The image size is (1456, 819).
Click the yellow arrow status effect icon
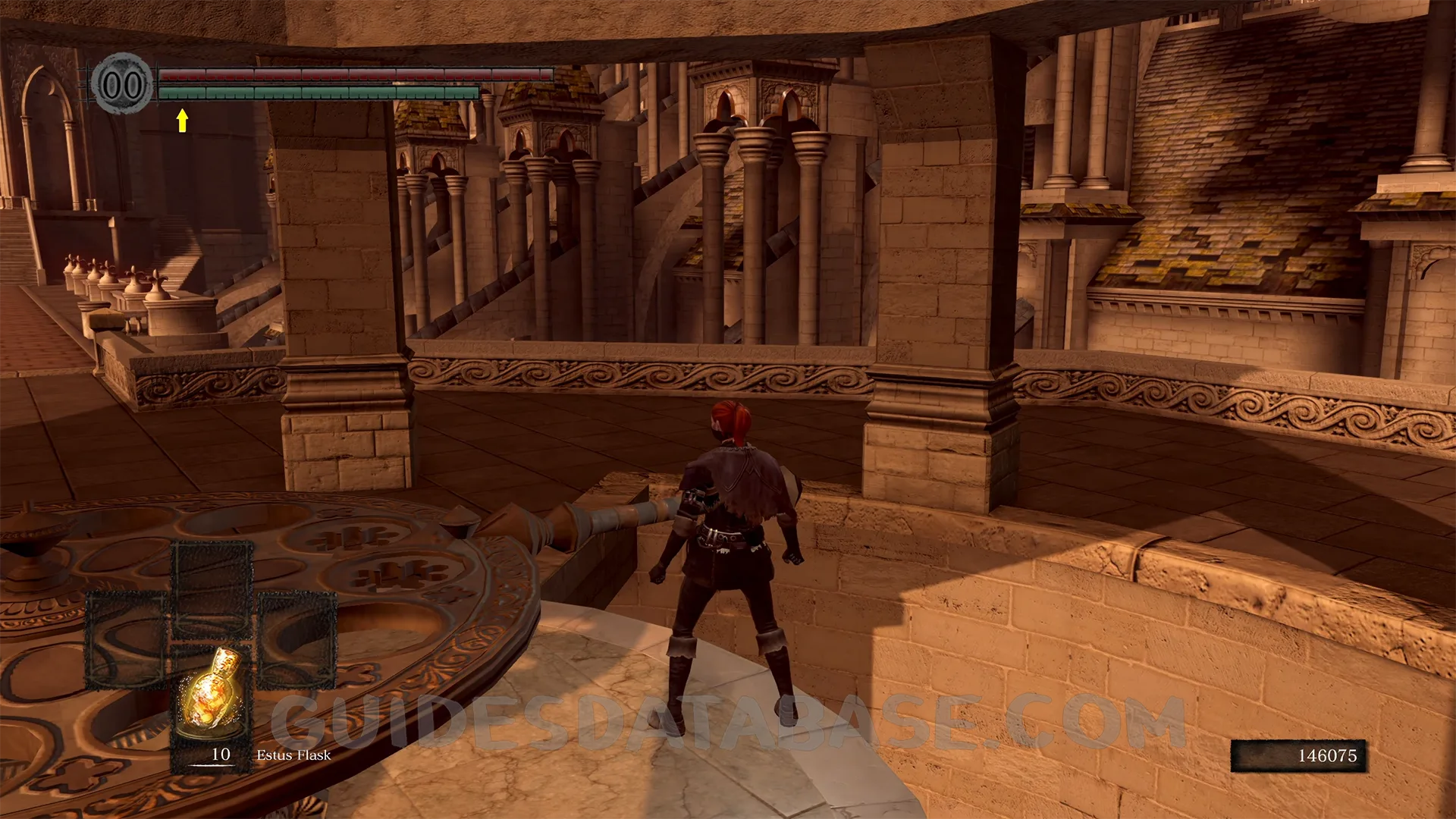[x=182, y=120]
